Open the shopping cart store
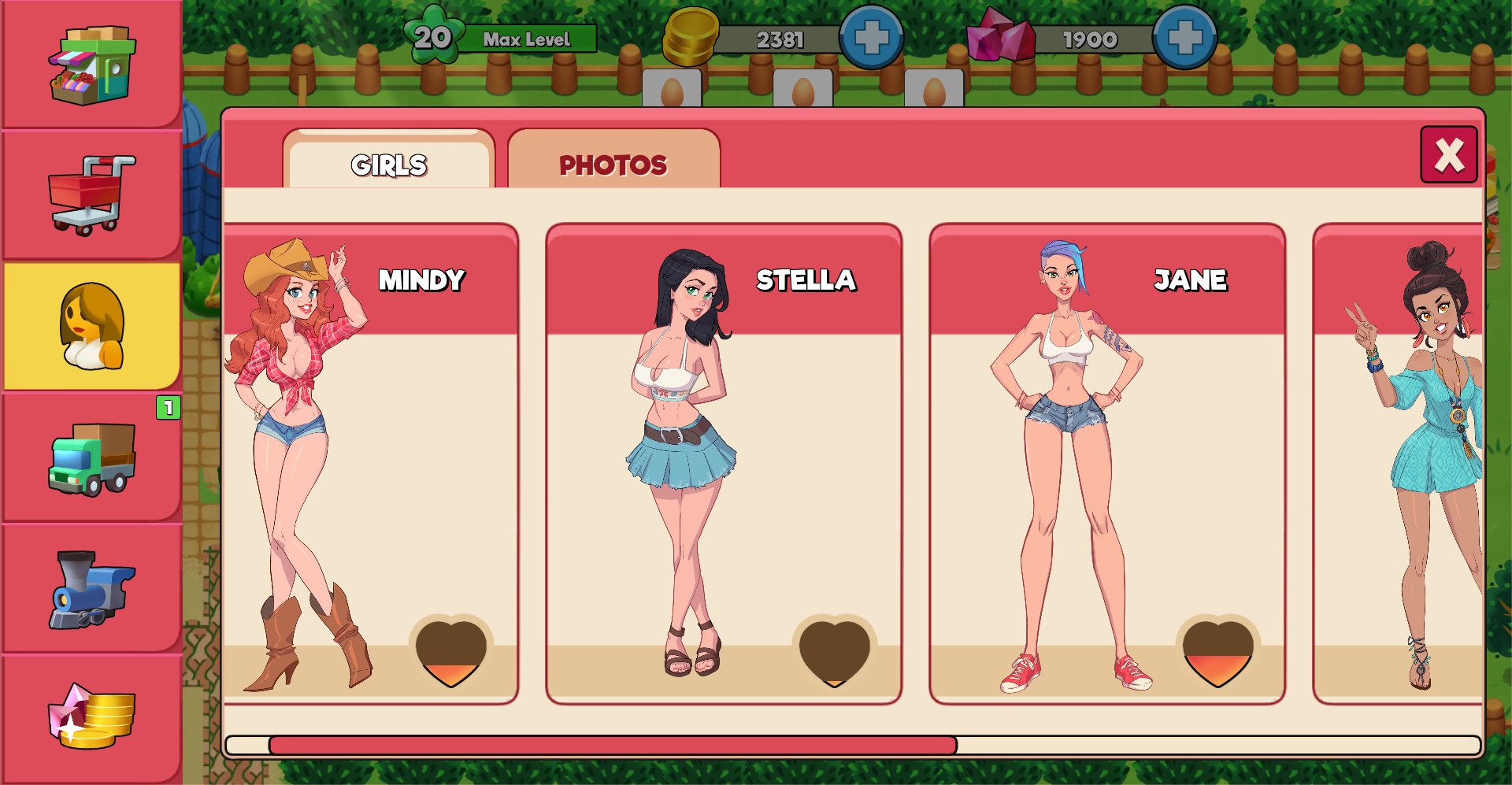Screen dimensions: 1512x785 point(91,194)
